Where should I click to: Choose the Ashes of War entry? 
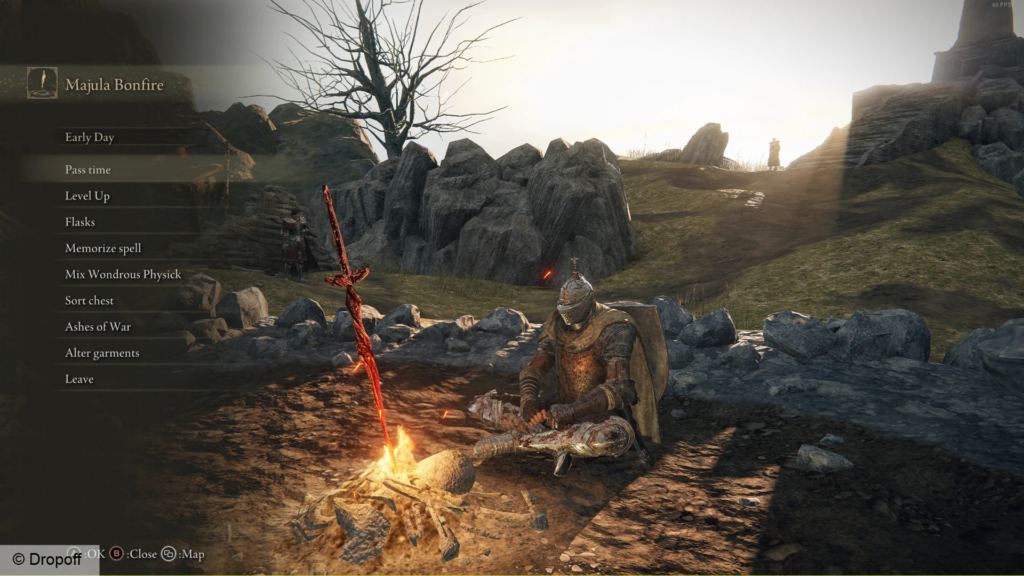pos(98,326)
